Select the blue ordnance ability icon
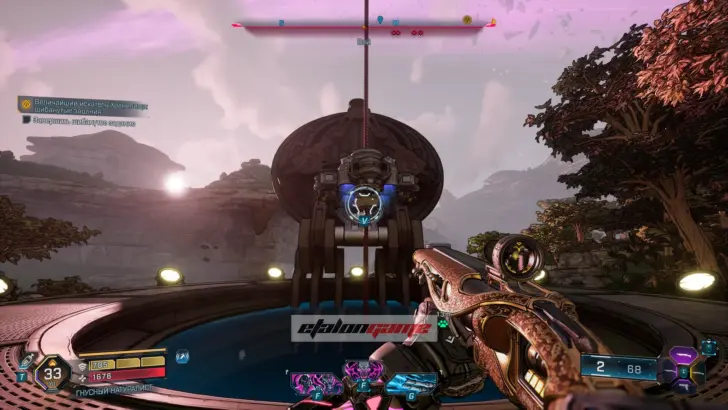 [x=412, y=383]
